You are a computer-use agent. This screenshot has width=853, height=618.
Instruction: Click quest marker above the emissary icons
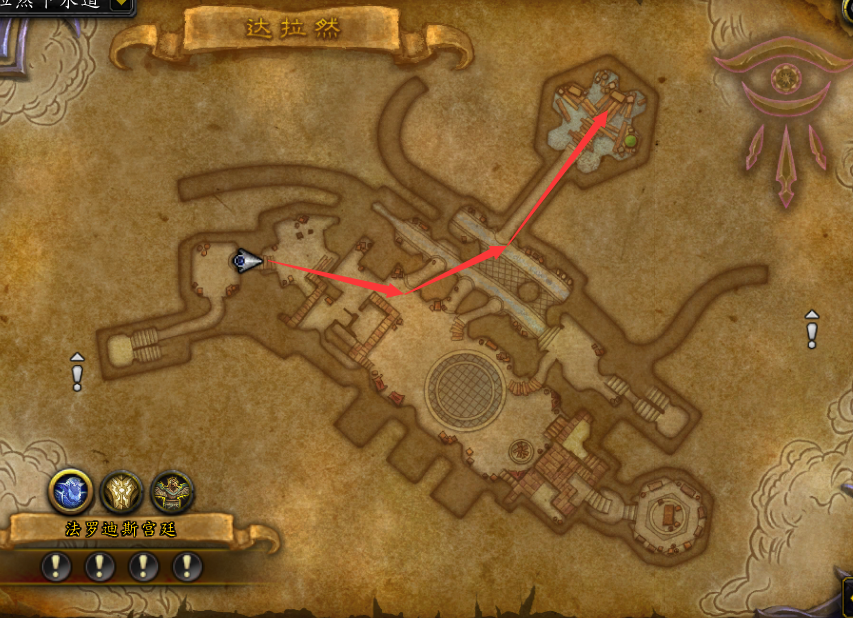point(77,372)
